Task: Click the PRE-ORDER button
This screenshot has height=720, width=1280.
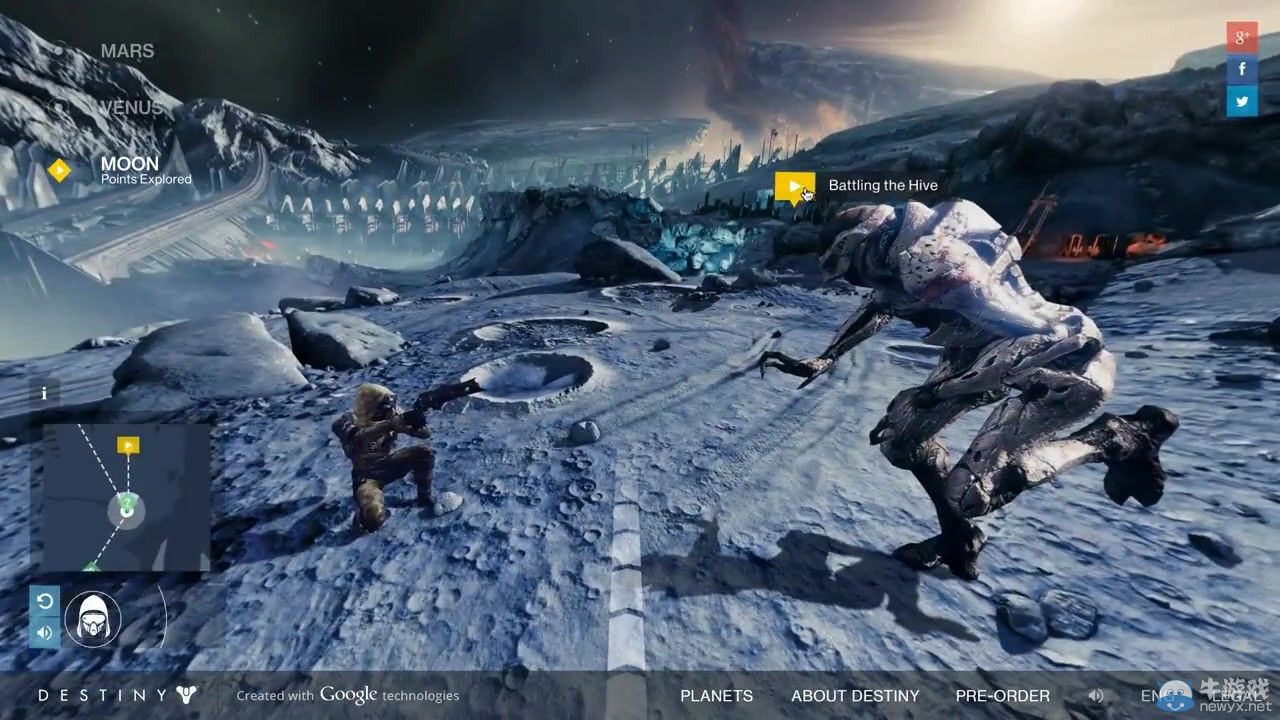Action: pos(1002,695)
